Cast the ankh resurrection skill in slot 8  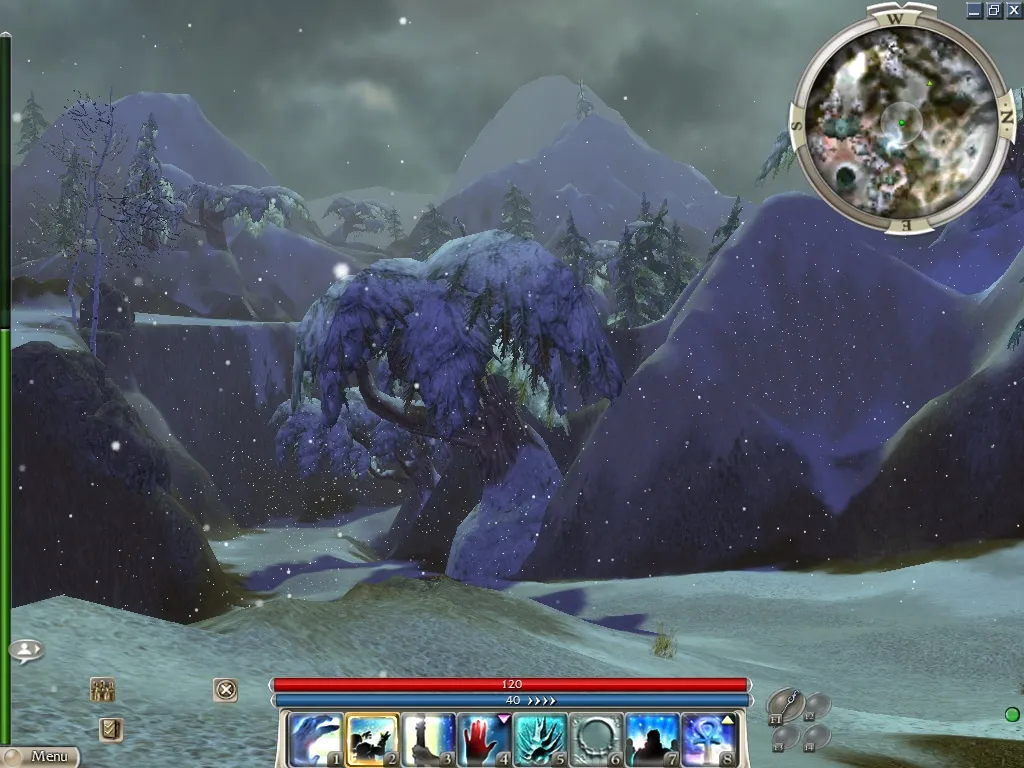(709, 739)
